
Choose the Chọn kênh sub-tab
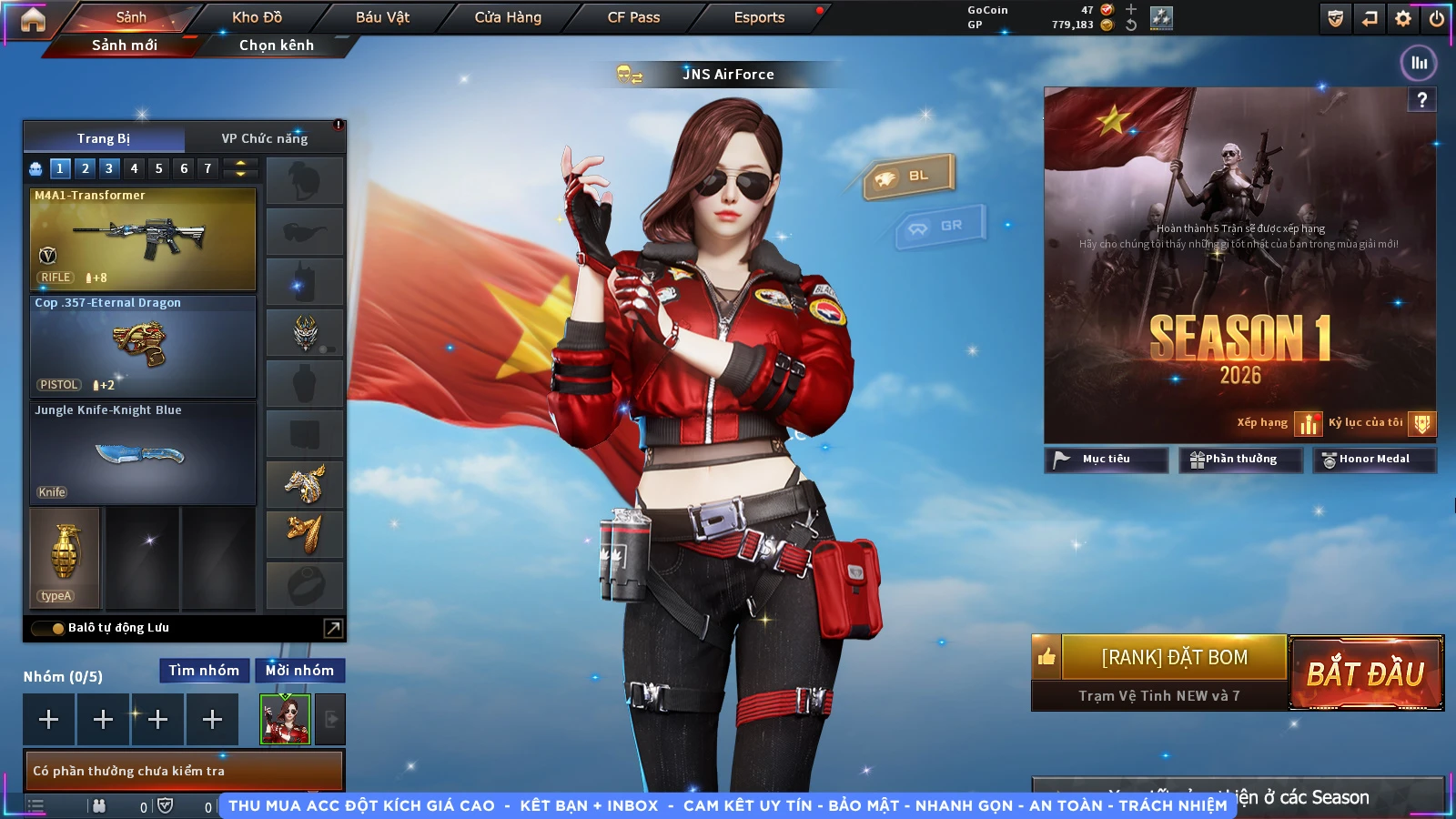coord(276,45)
